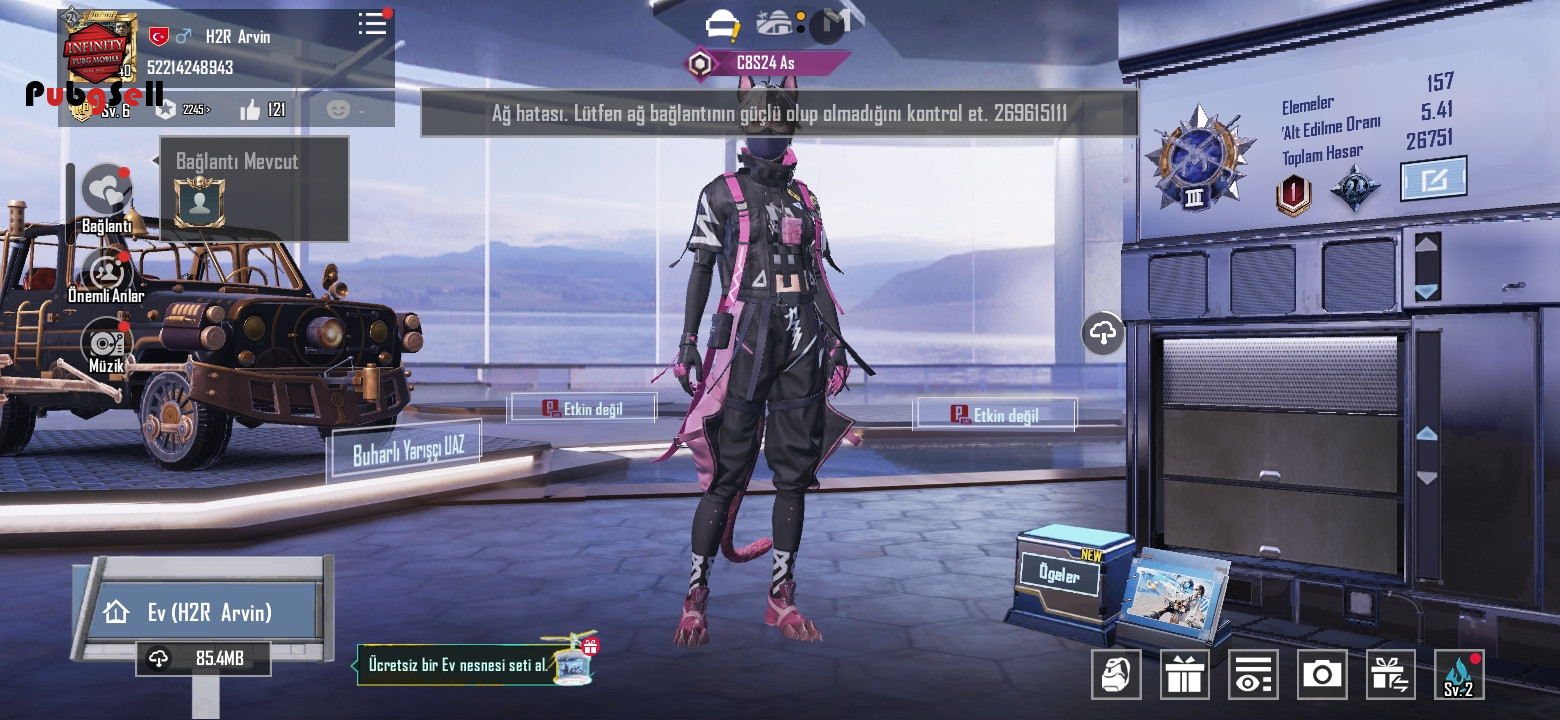Open the Ögeler items box
The width and height of the screenshot is (1560, 720).
tap(1062, 580)
